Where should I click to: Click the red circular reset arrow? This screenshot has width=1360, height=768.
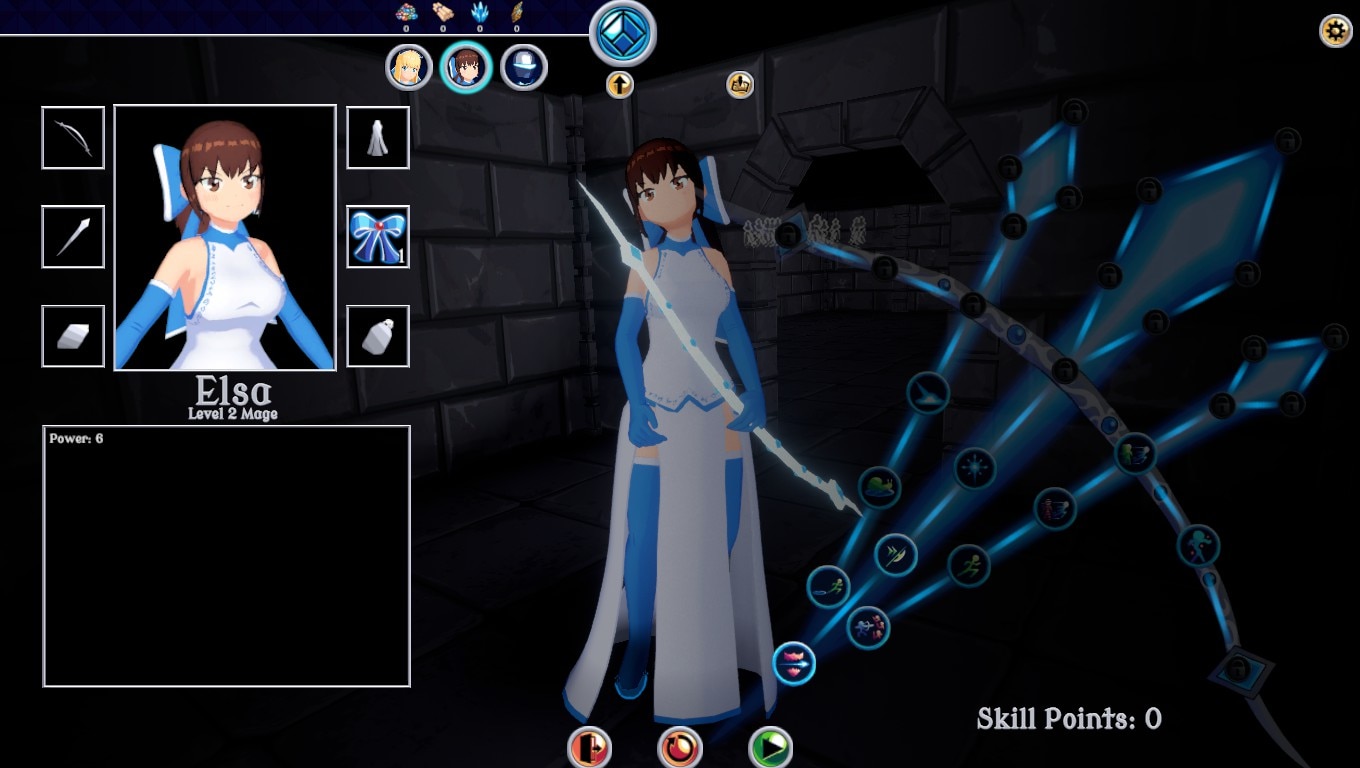pyautogui.click(x=680, y=747)
